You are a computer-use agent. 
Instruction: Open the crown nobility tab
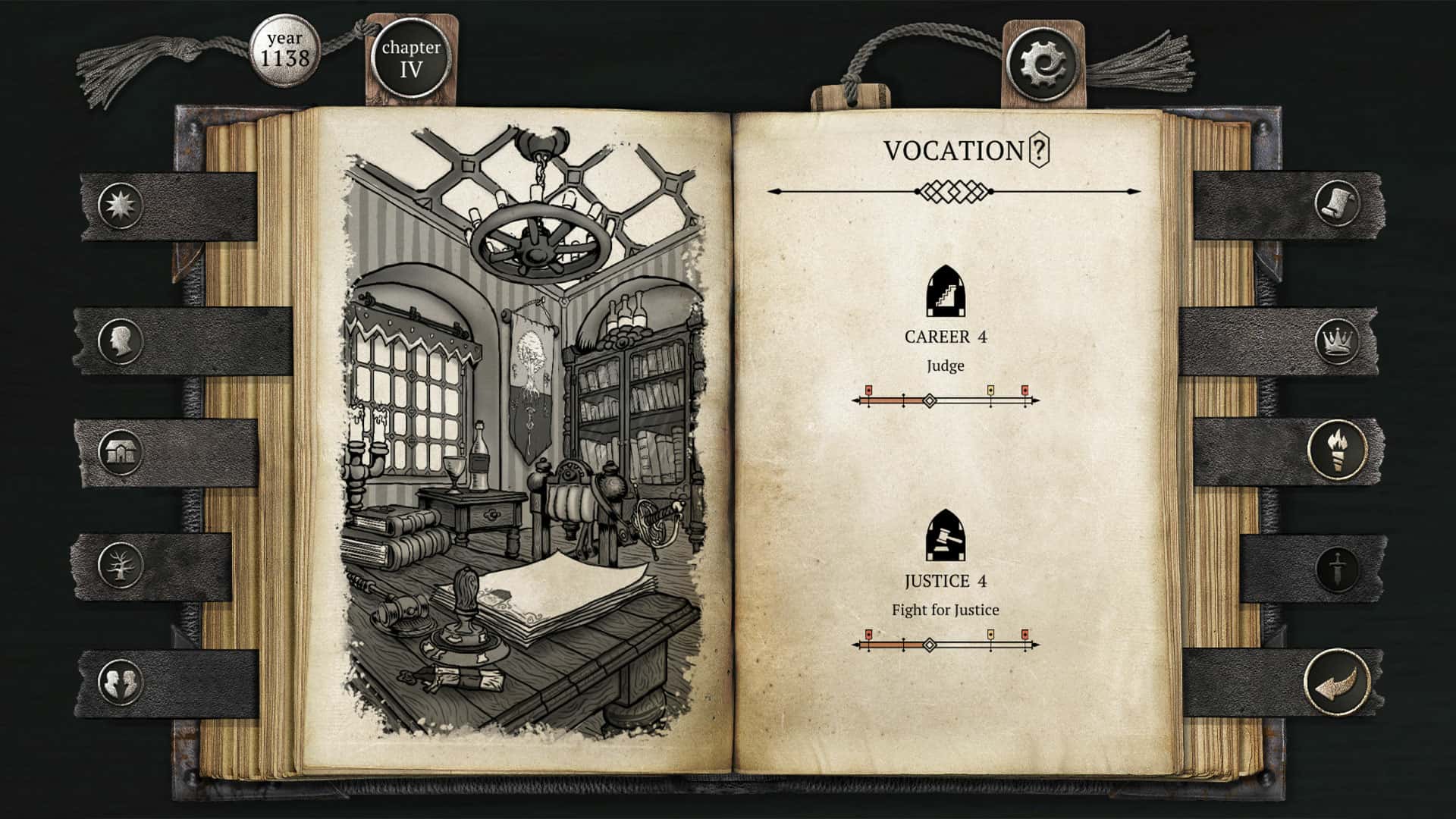tap(1338, 339)
